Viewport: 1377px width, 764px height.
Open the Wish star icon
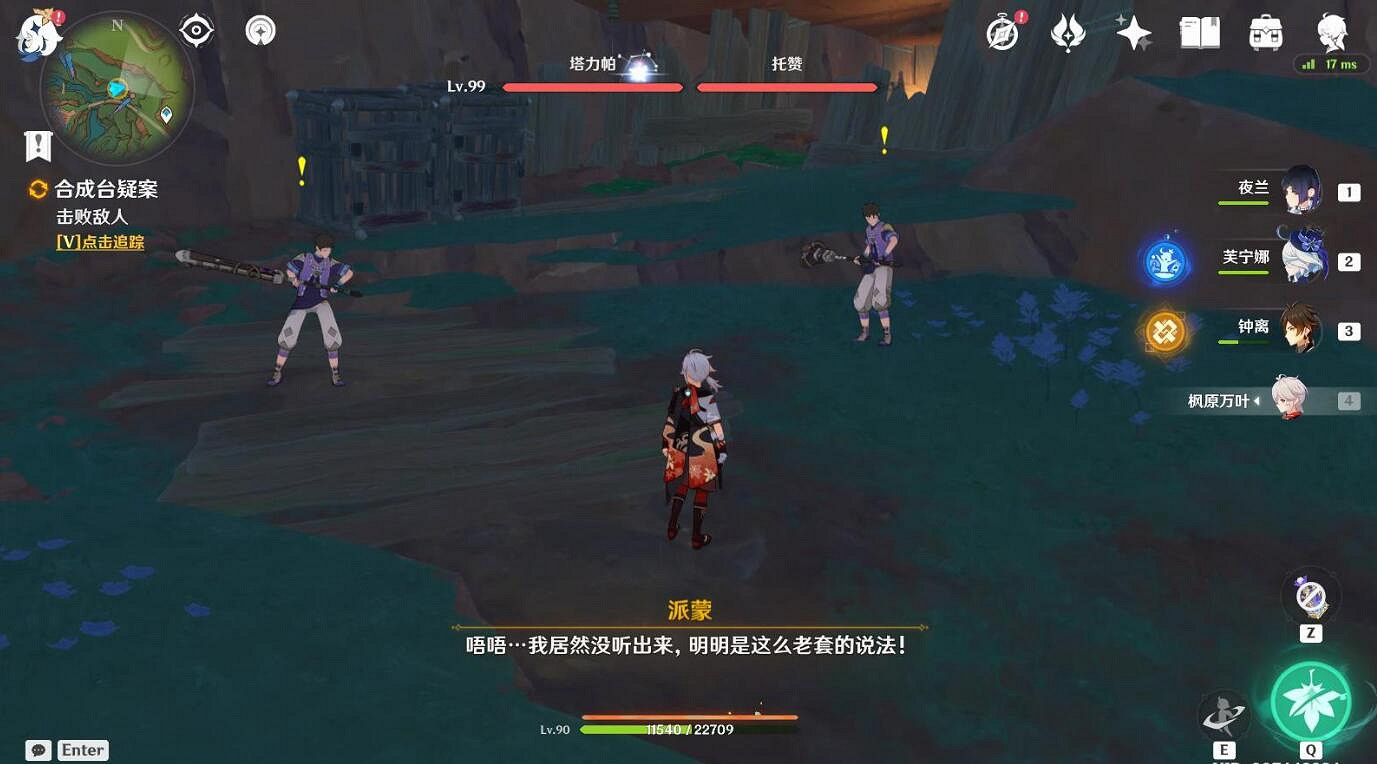1133,31
